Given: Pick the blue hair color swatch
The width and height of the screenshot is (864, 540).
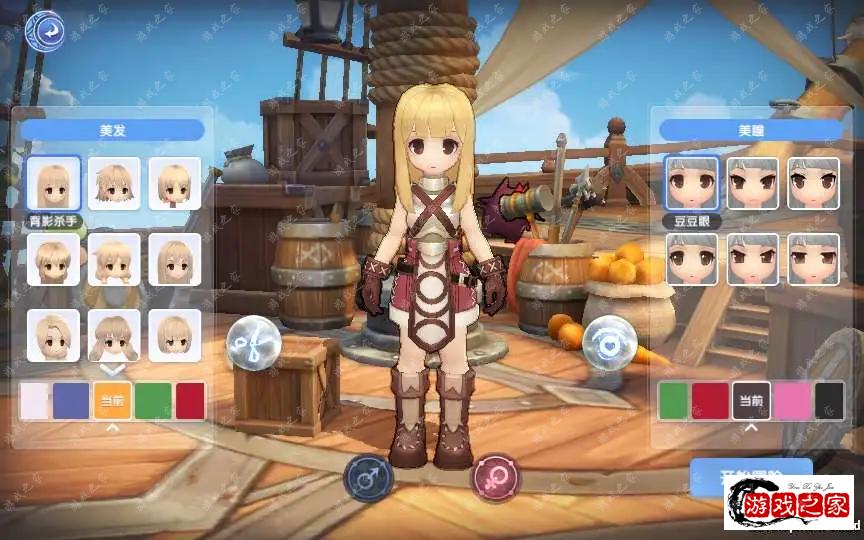Looking at the screenshot, I should [x=71, y=400].
